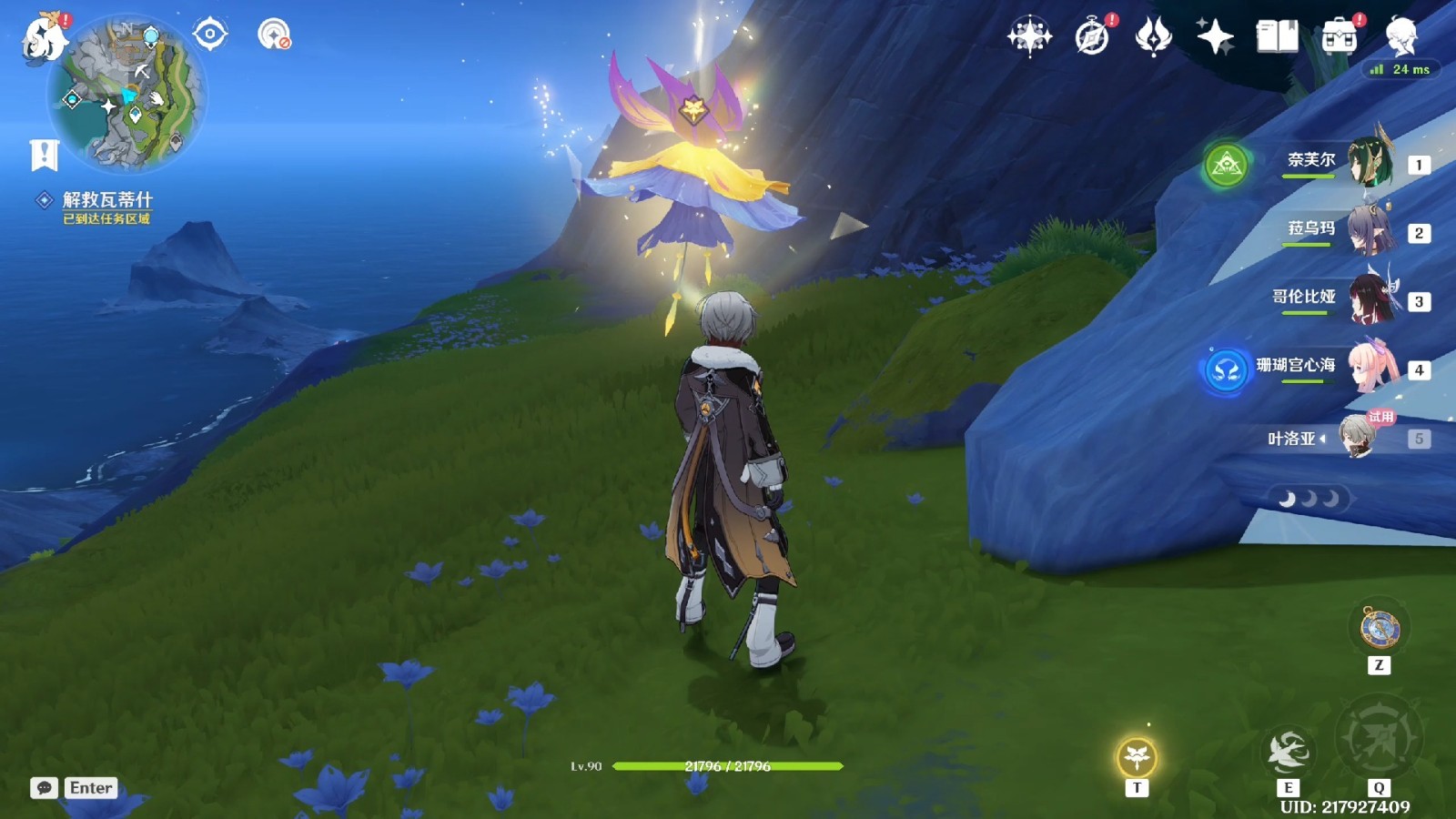
Task: Open the four-point sparkle icon
Action: pos(1215,37)
